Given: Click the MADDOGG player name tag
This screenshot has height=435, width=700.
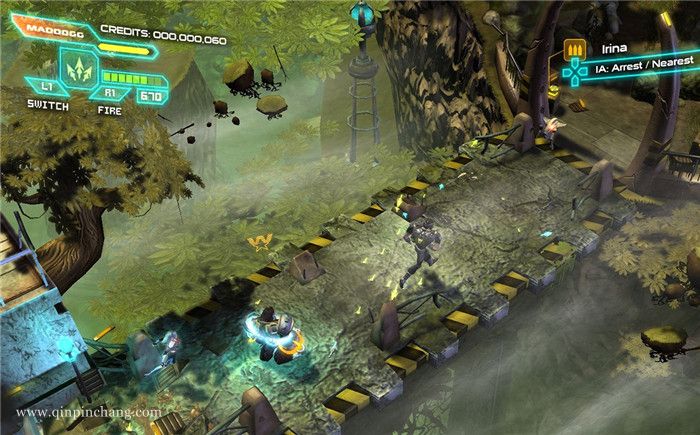Looking at the screenshot, I should click(x=54, y=31).
